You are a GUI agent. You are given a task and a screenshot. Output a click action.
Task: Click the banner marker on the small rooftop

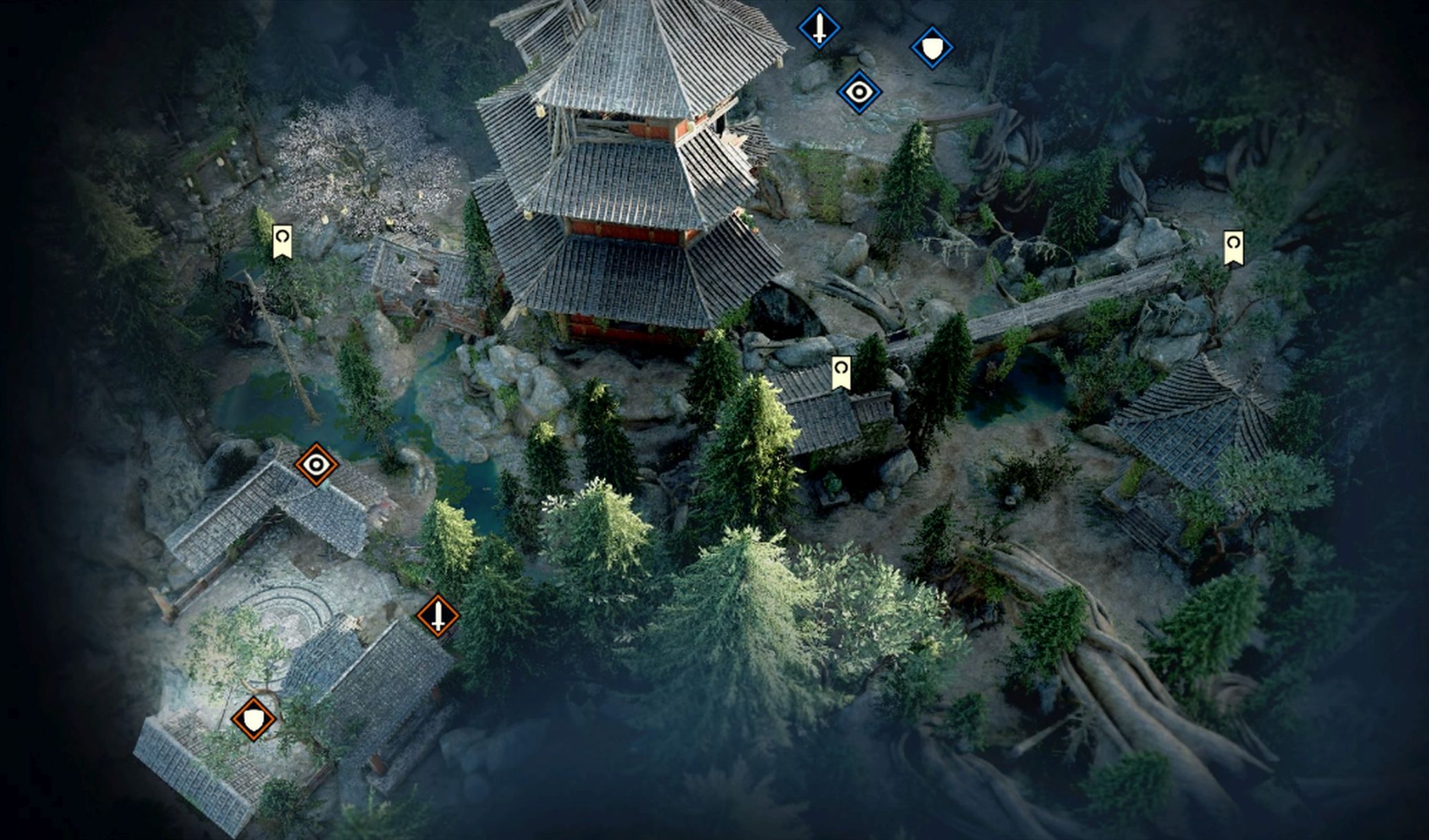[840, 372]
